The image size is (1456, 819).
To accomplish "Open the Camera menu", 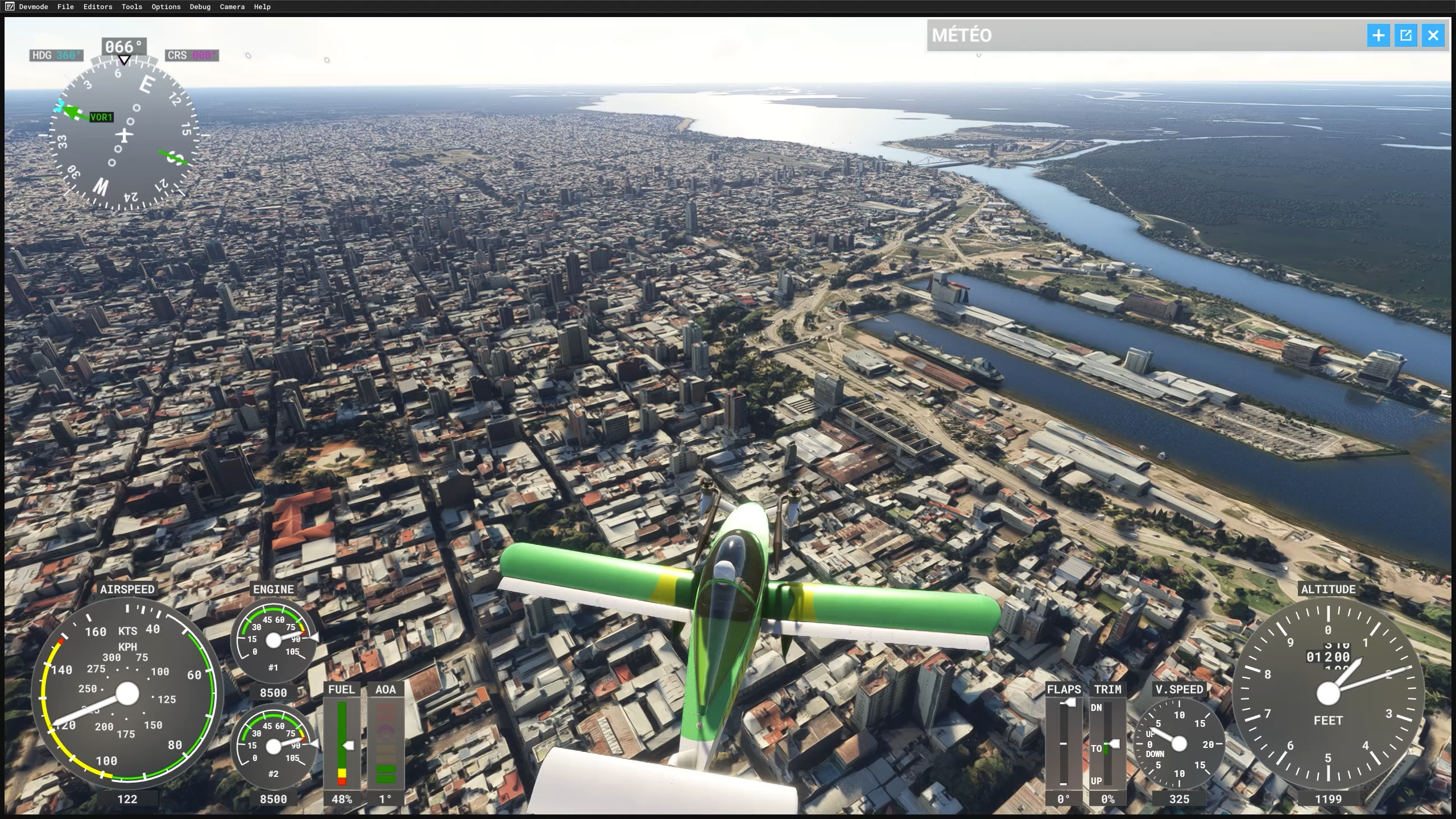I will (231, 7).
